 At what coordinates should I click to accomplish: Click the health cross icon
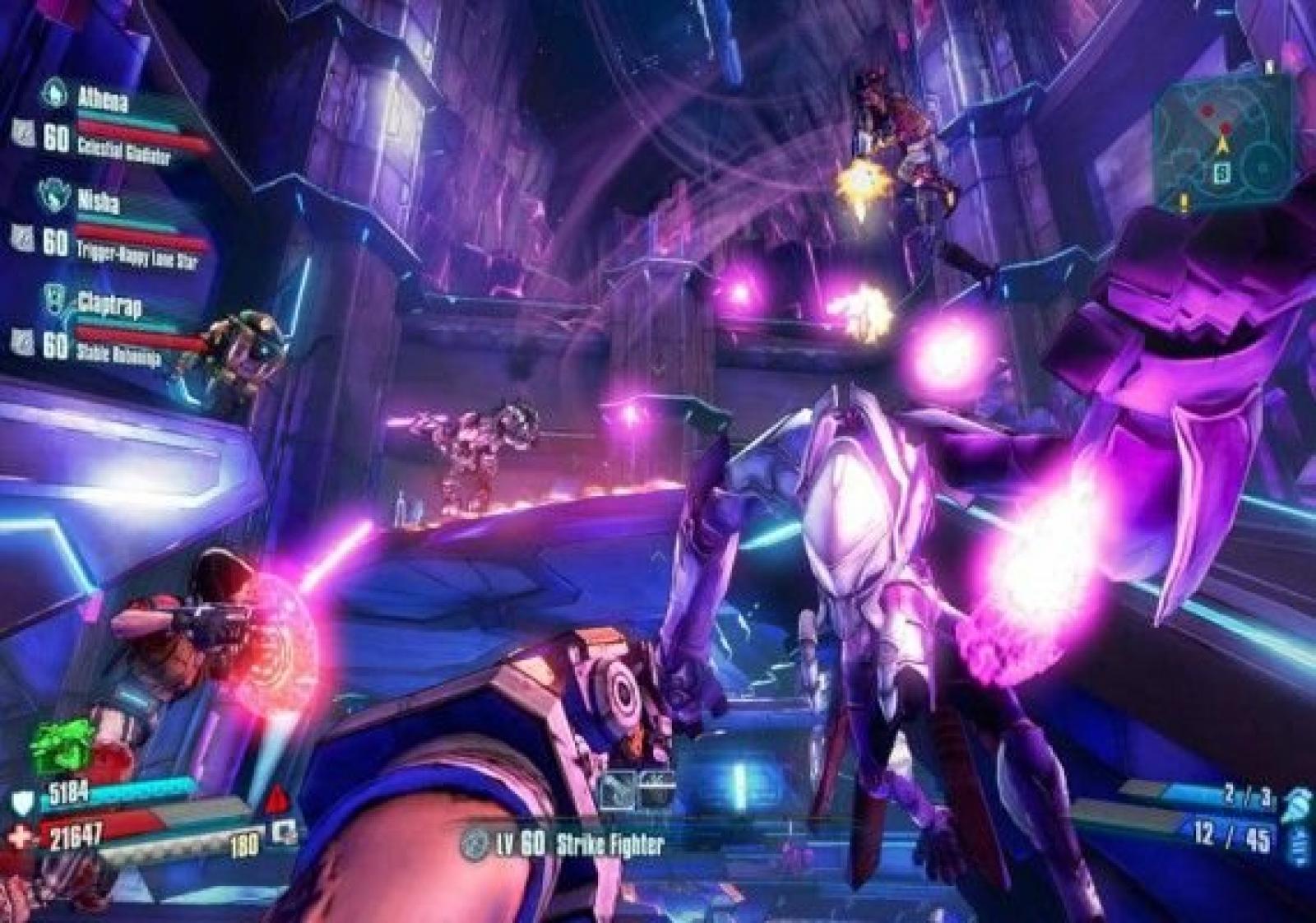(x=22, y=837)
